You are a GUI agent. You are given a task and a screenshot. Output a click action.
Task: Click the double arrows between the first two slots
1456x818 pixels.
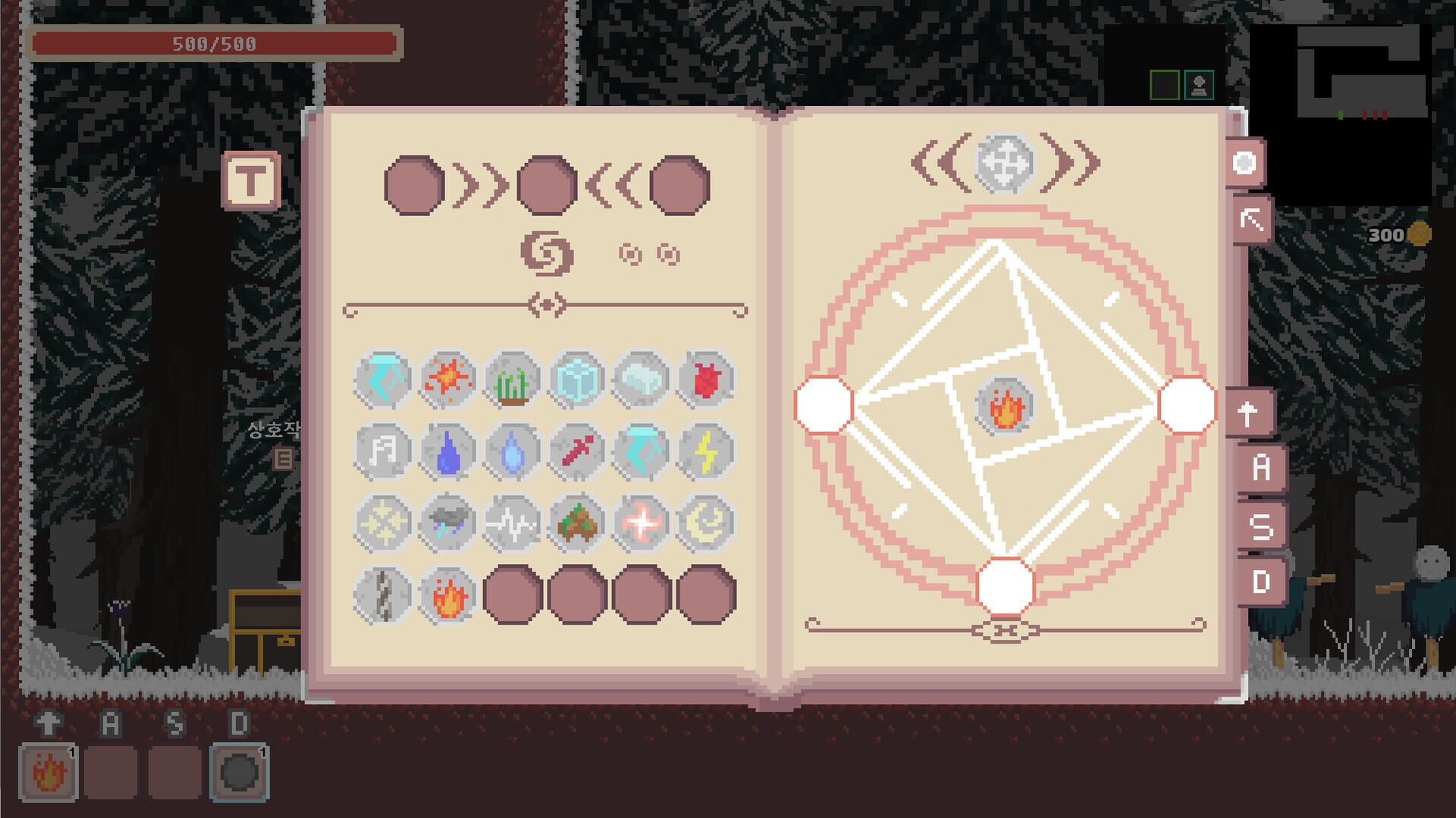point(482,184)
